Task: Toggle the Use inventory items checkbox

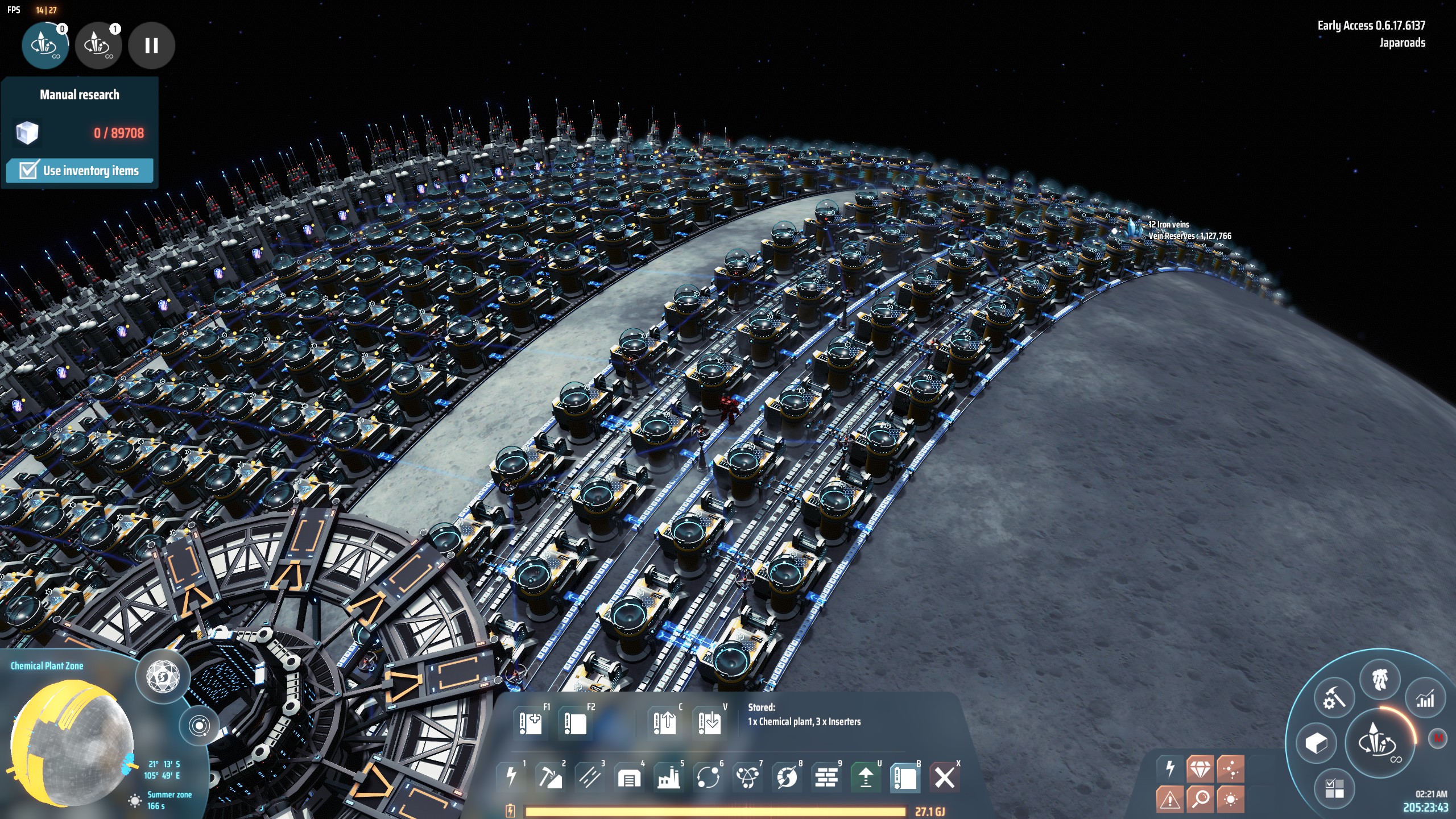Action: point(28,171)
